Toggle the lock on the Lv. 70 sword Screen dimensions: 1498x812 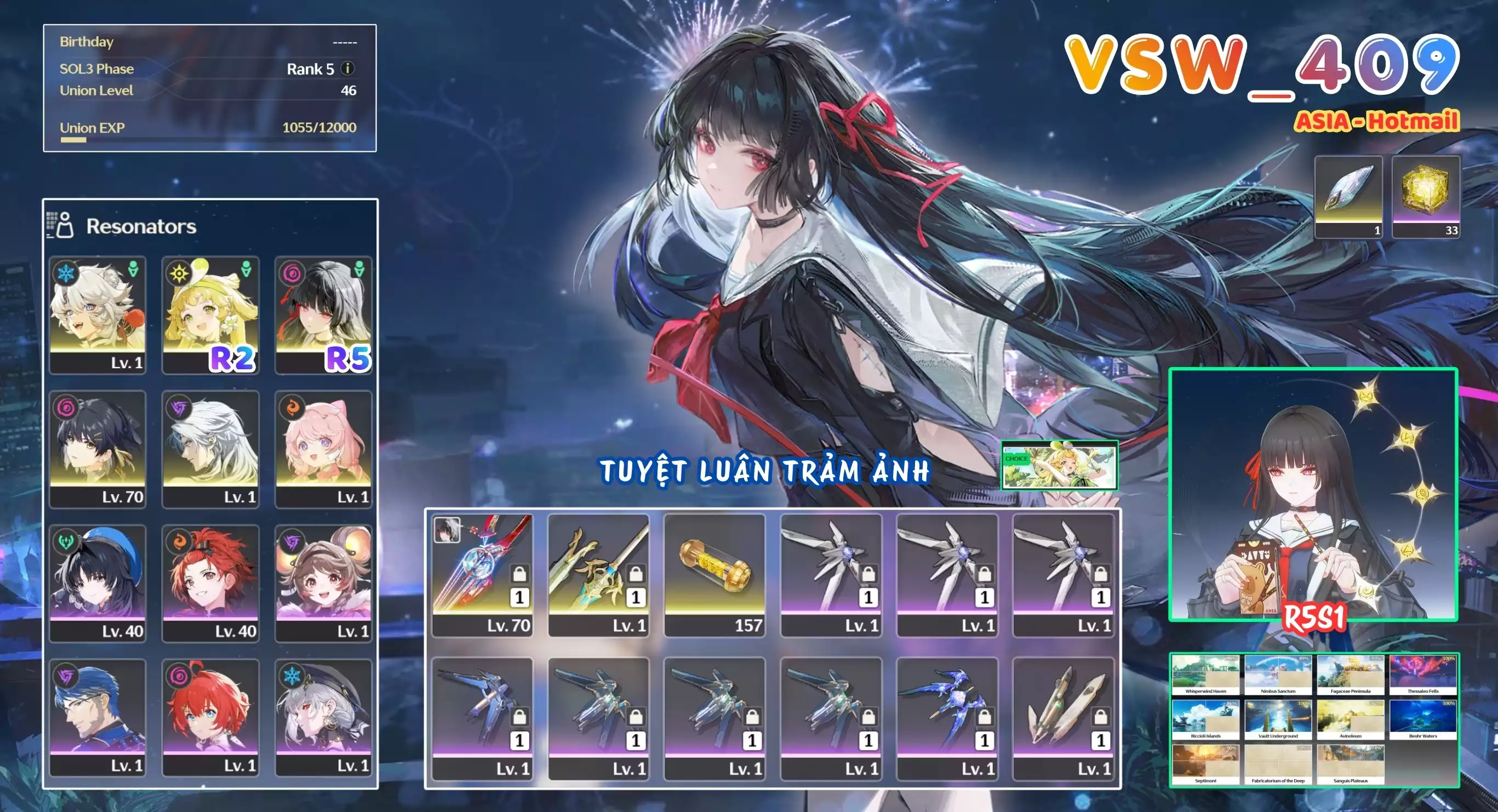(x=520, y=576)
